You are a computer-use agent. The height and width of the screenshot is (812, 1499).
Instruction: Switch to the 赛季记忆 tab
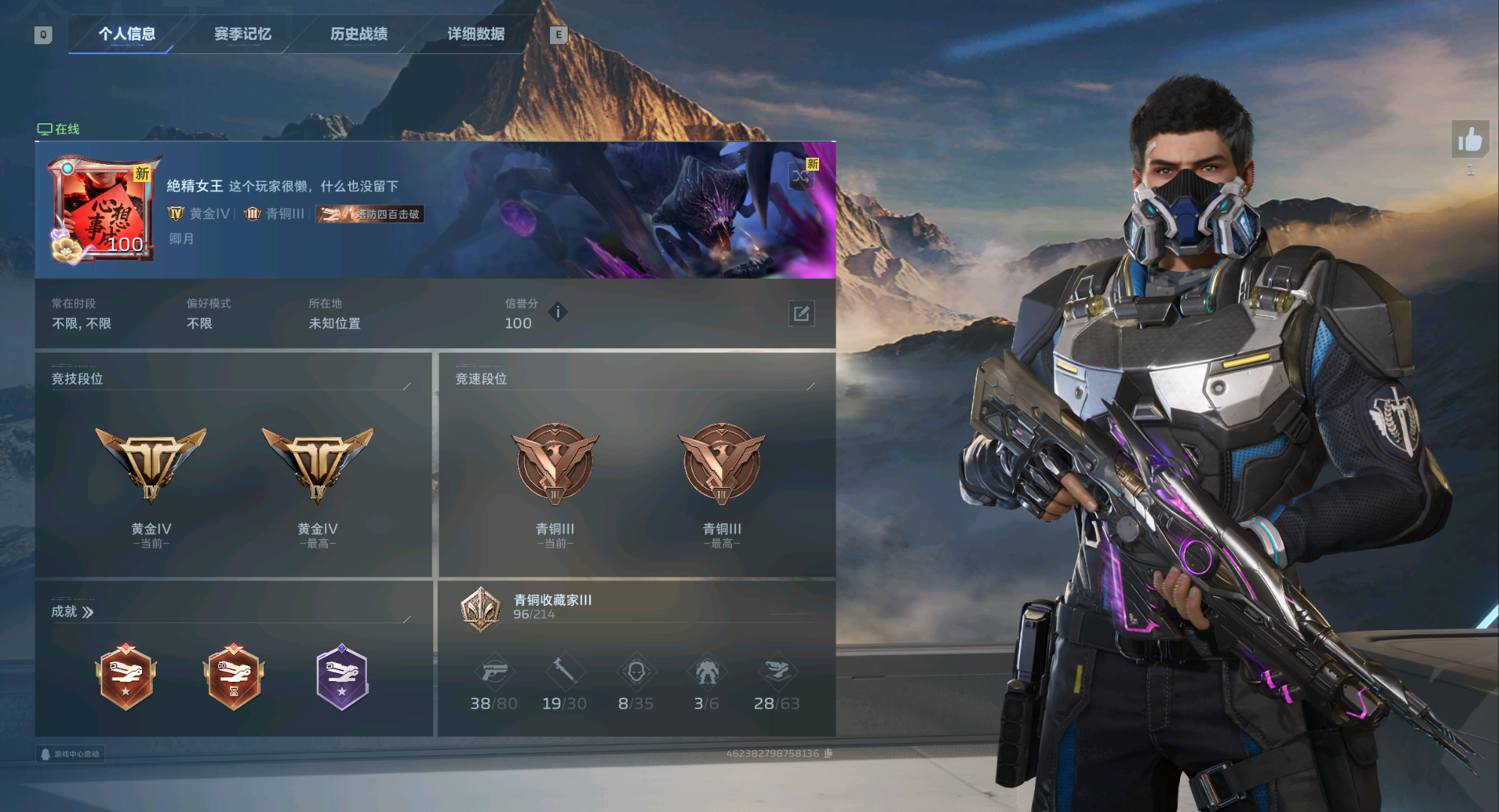click(x=242, y=34)
